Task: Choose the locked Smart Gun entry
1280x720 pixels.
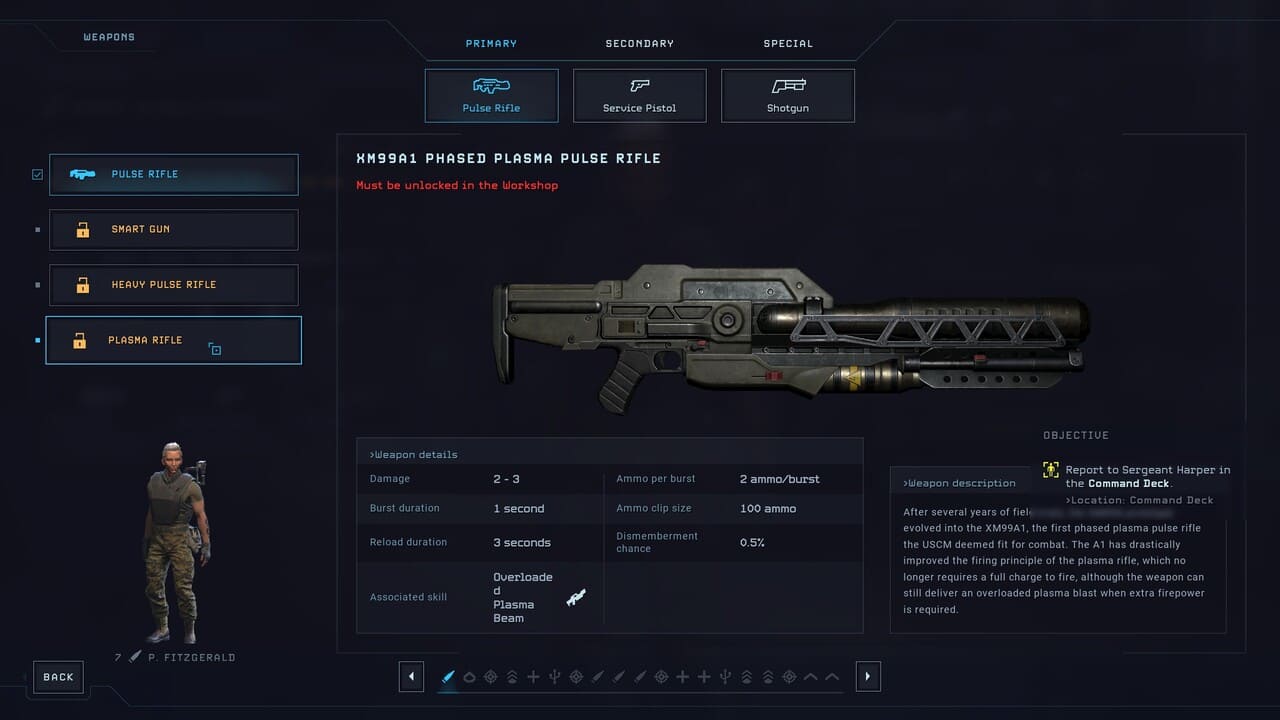Action: coord(173,230)
